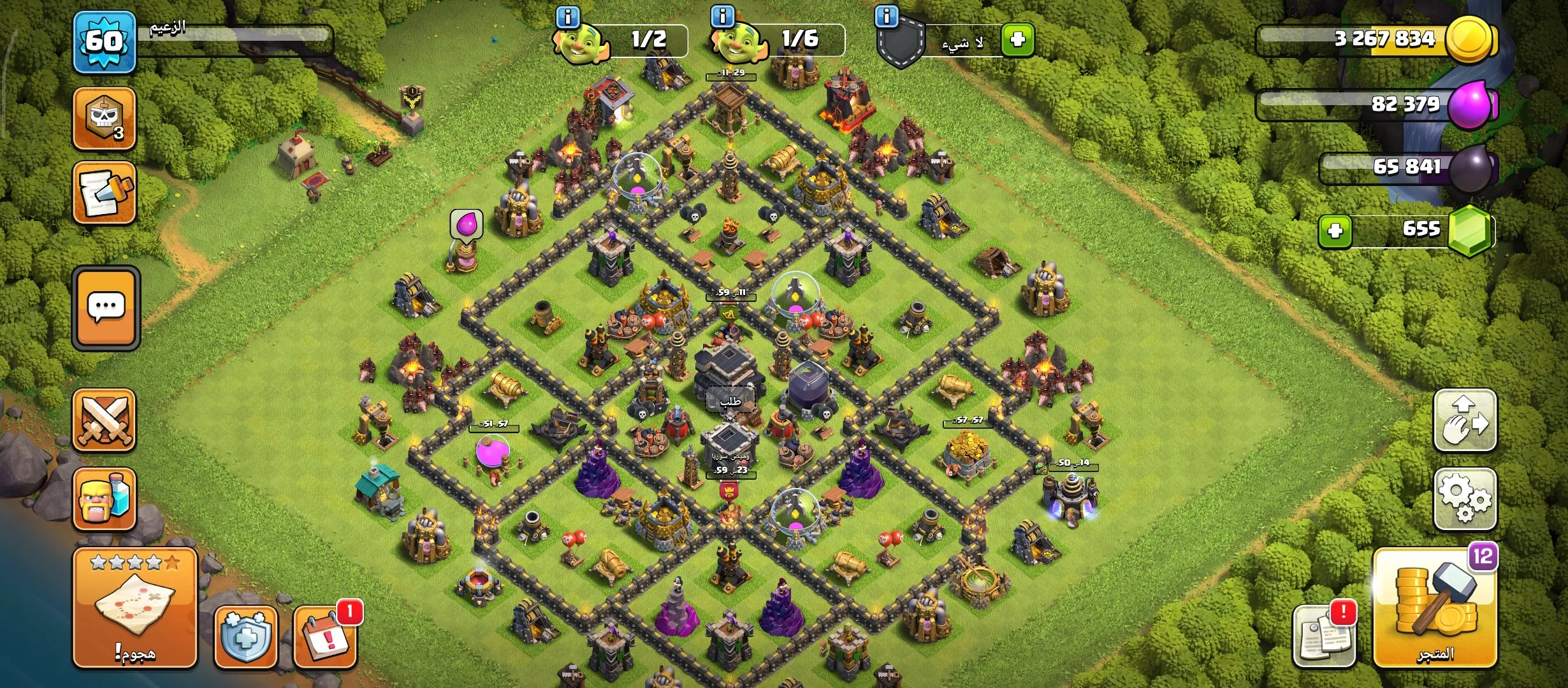Open the player level 60 profile badge
This screenshot has height=688, width=1568.
click(x=104, y=42)
